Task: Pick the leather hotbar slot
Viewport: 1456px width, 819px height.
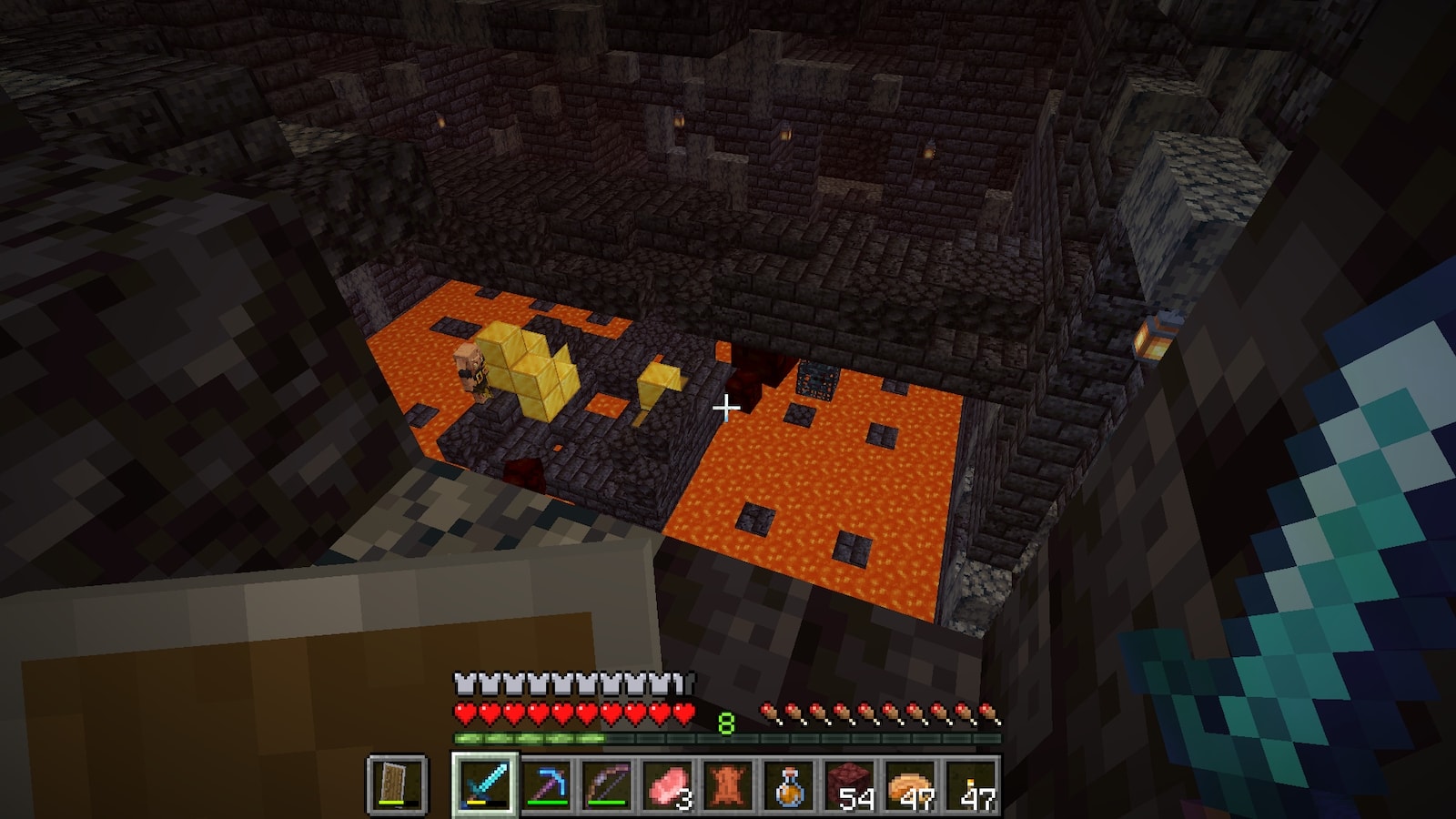Action: pyautogui.click(x=728, y=784)
